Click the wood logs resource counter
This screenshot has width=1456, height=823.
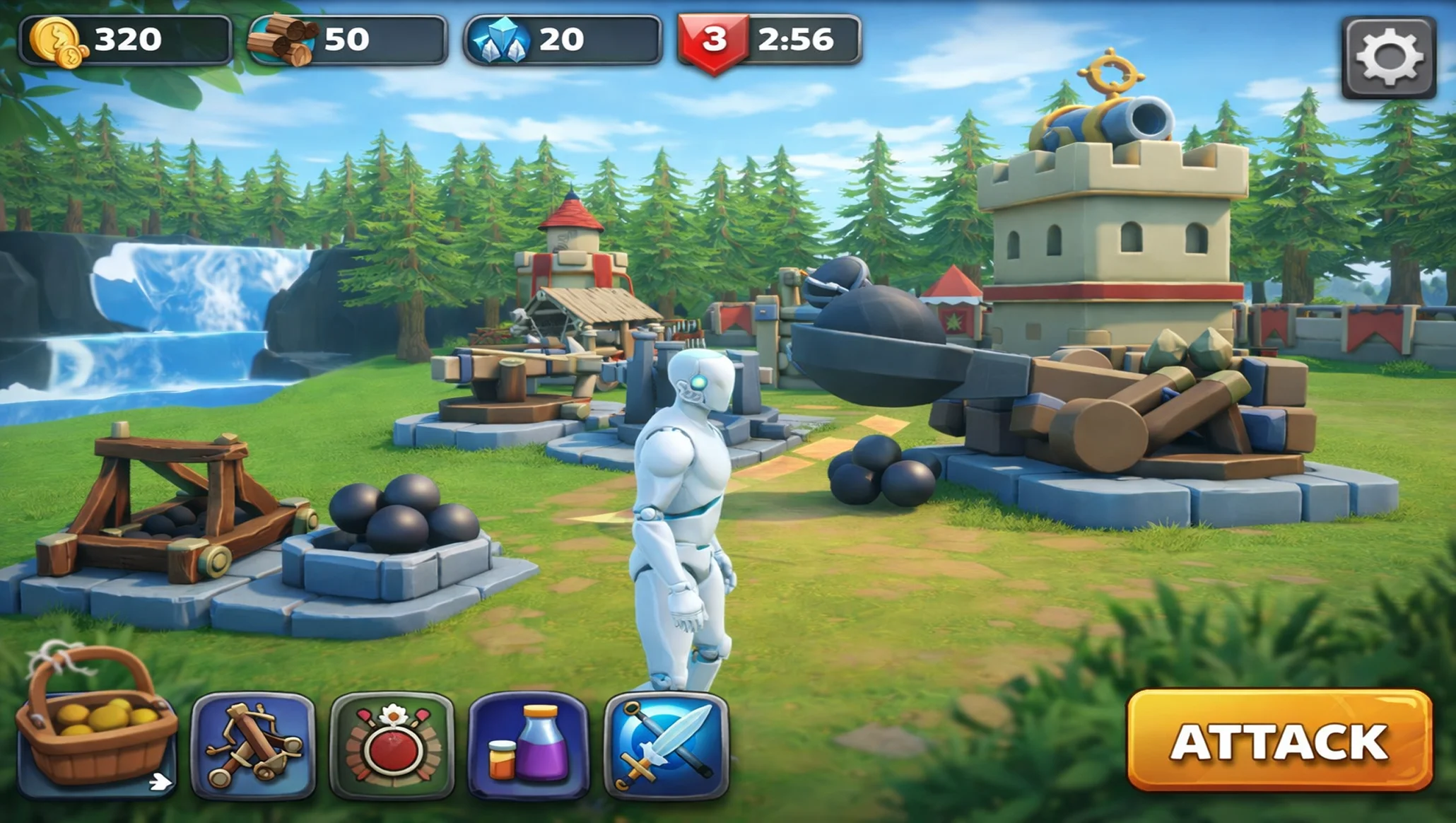tap(348, 40)
